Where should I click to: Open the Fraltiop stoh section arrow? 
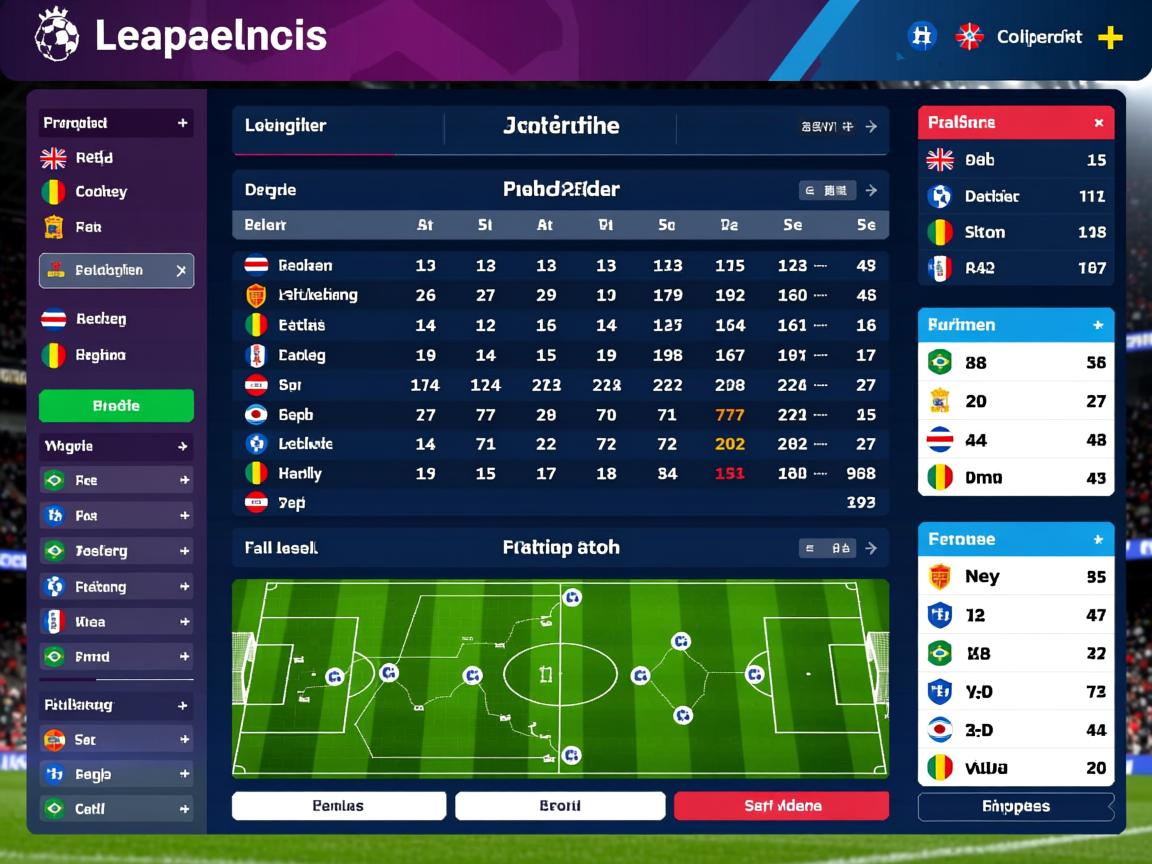coord(871,548)
